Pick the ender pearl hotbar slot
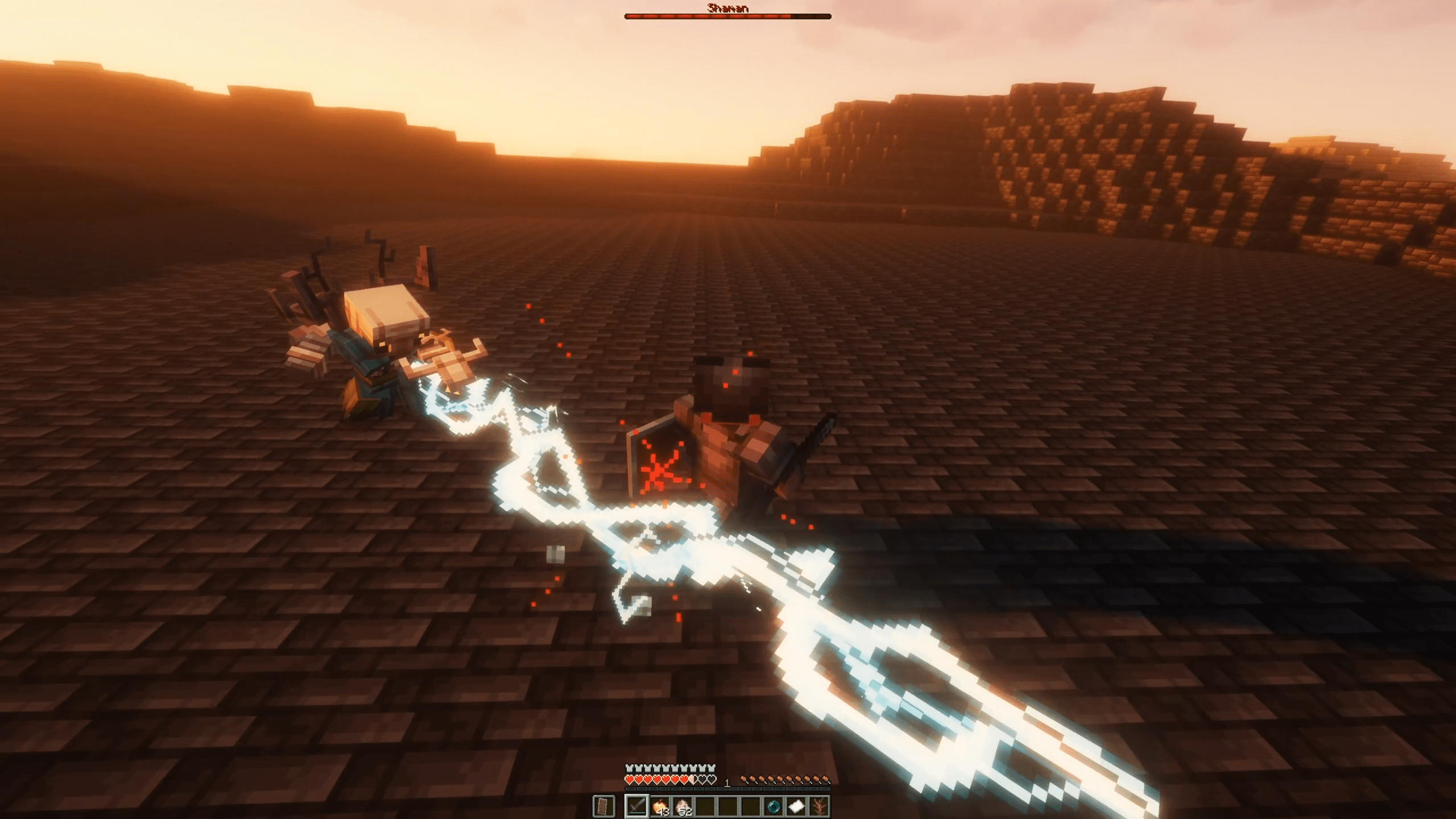Viewport: 1456px width, 819px height. click(773, 806)
